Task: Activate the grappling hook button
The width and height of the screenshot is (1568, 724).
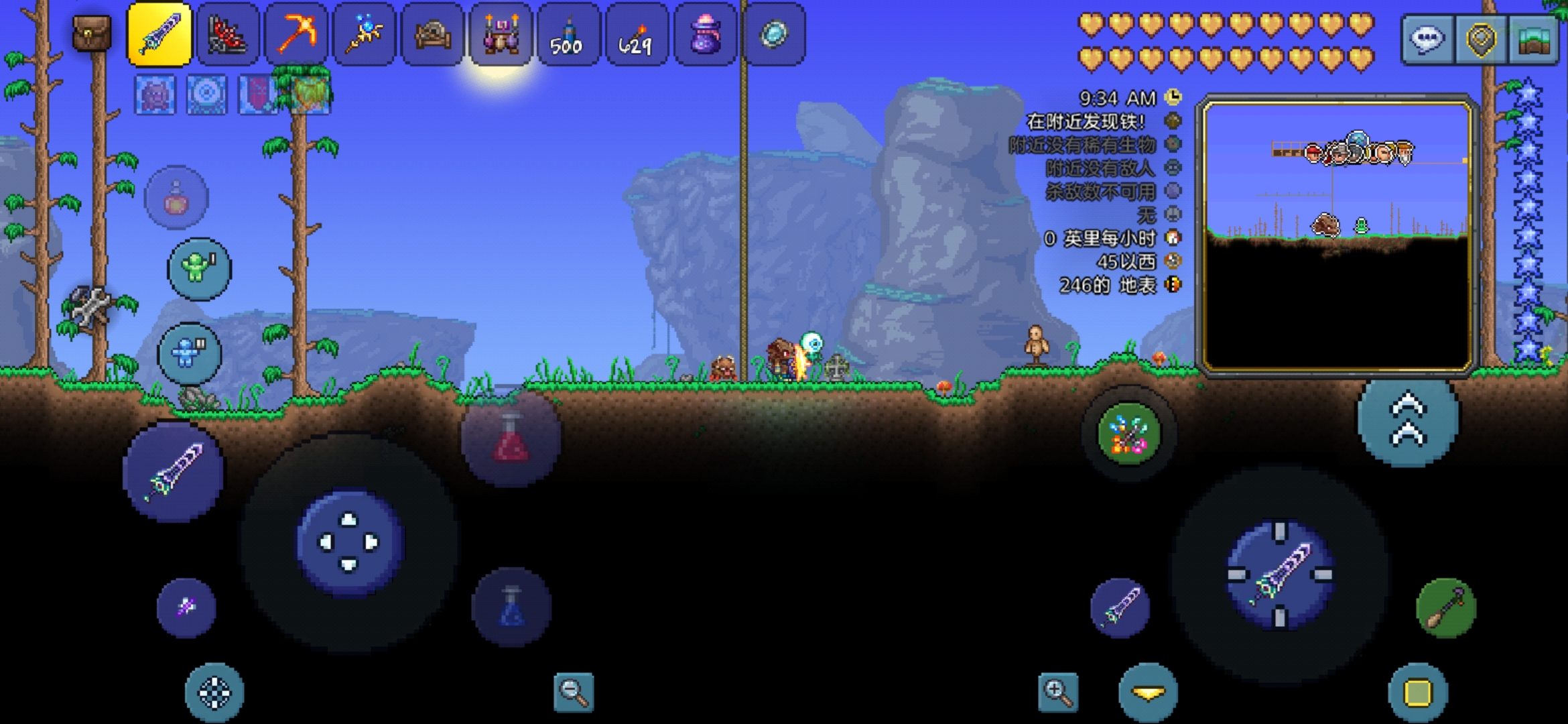Action: (1445, 608)
